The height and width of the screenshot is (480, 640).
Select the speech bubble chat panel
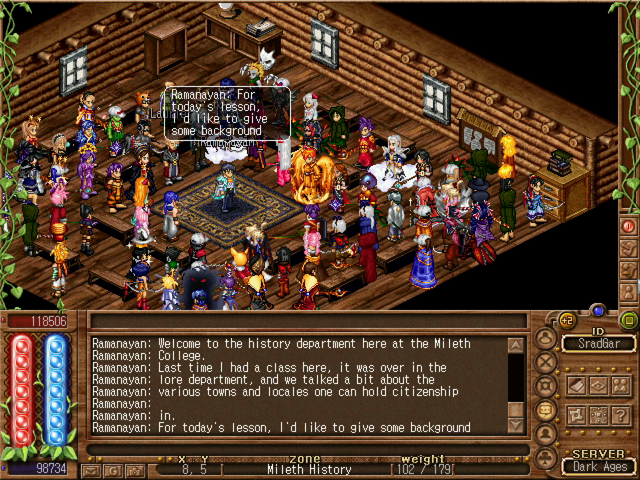tap(546, 409)
